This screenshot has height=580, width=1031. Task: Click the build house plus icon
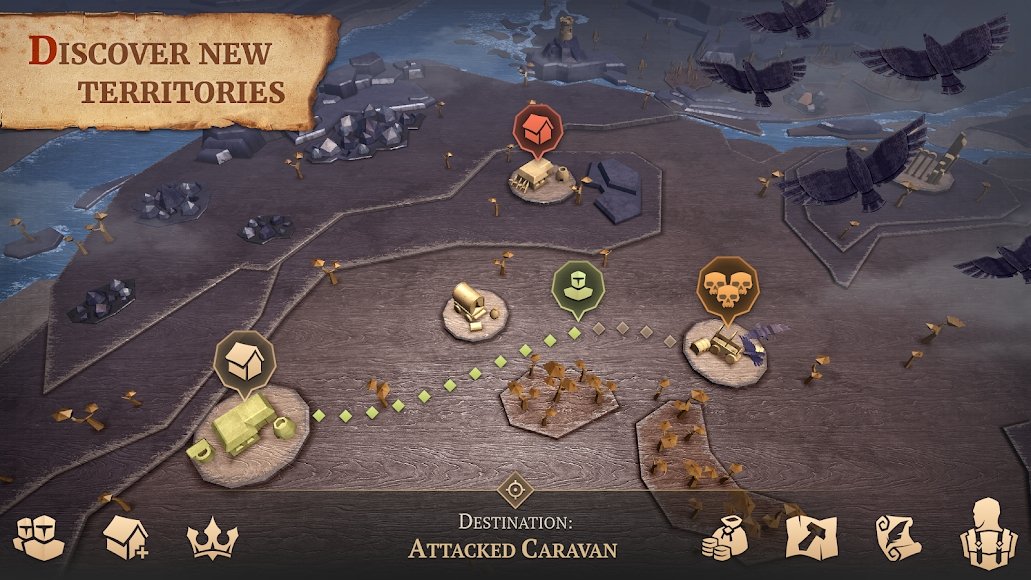[x=126, y=538]
